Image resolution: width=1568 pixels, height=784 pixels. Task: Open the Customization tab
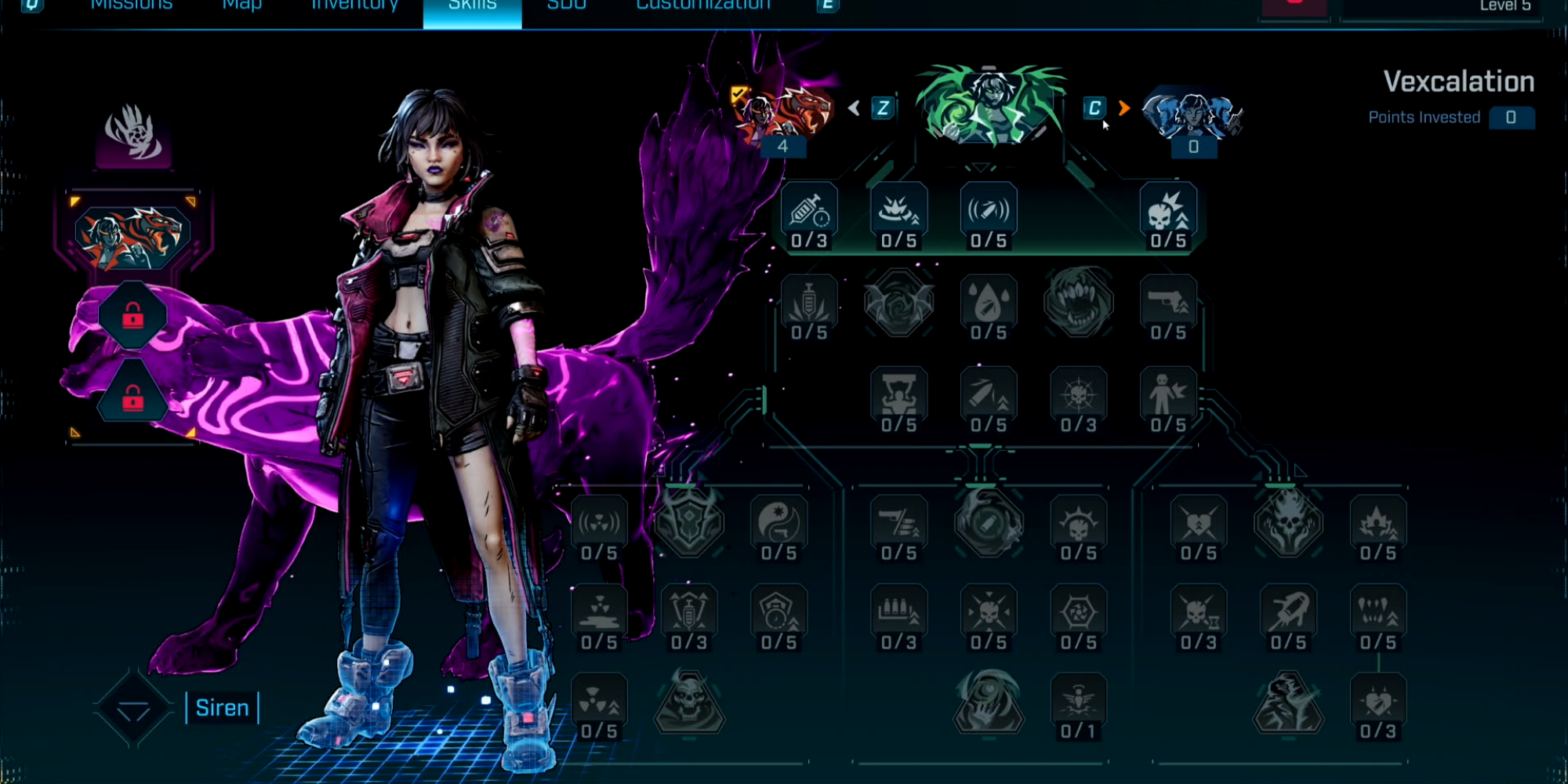point(703,6)
